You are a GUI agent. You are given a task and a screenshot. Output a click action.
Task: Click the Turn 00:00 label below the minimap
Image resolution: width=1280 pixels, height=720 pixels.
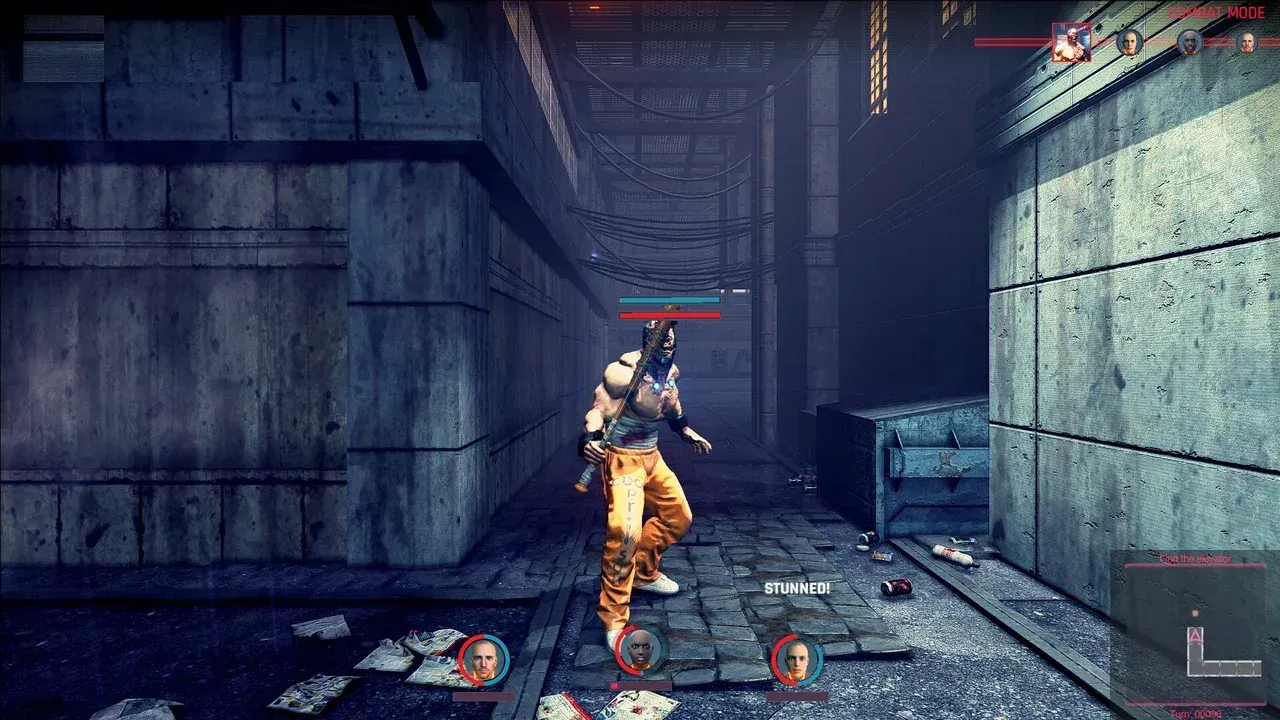(1195, 712)
